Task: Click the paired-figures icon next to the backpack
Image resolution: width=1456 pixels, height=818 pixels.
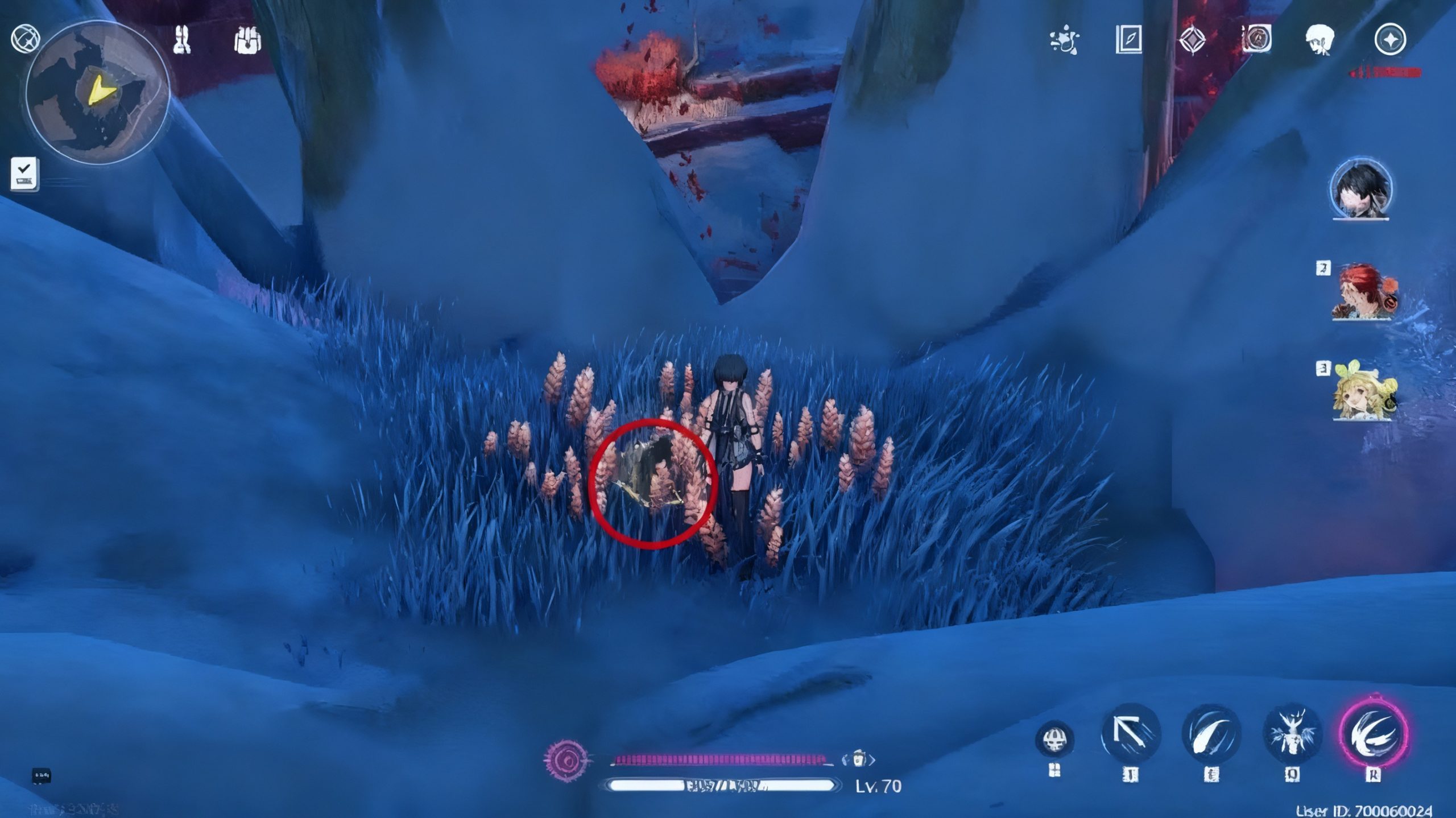Action: pos(182,40)
